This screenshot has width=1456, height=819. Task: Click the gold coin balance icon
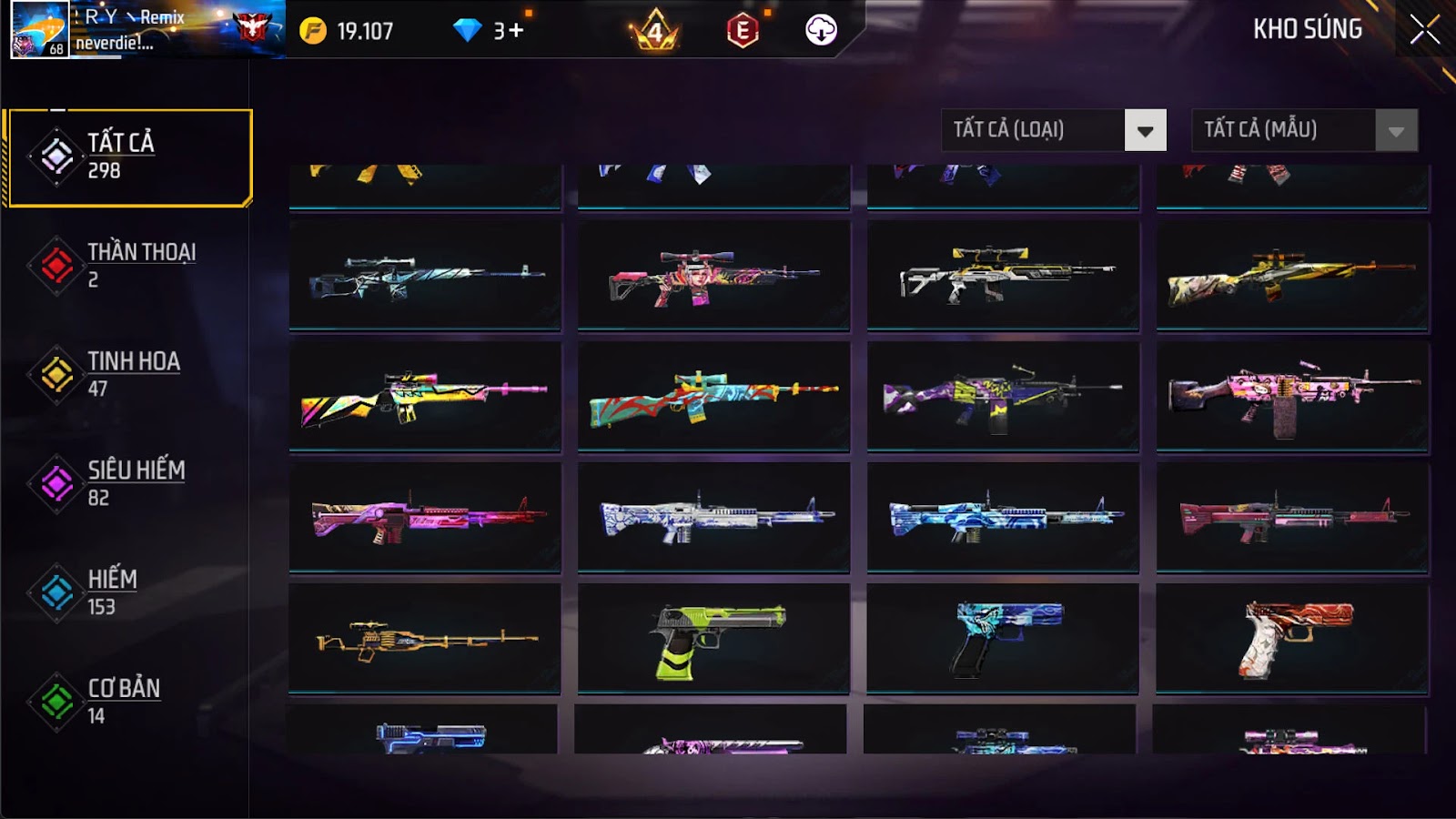[x=313, y=31]
